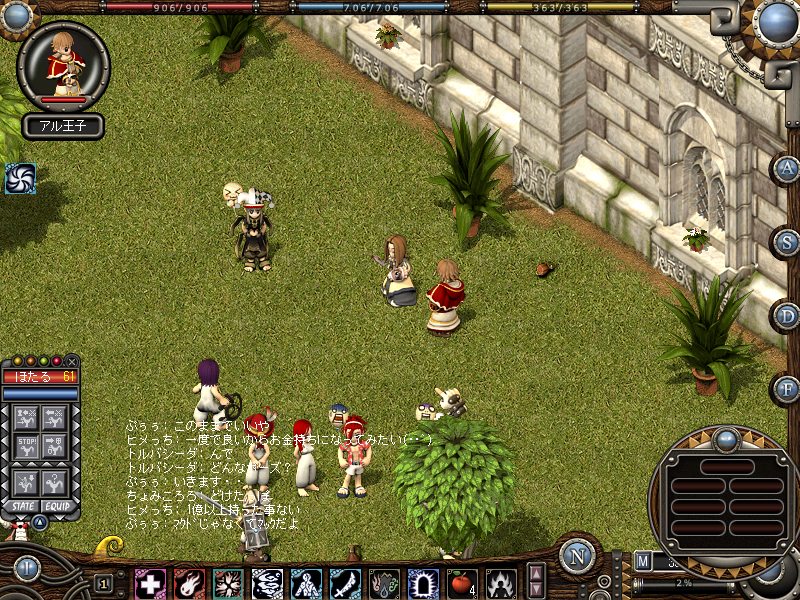The image size is (800, 600).
Task: Select the question mark pet command
Action: pyautogui.click(x=57, y=481)
